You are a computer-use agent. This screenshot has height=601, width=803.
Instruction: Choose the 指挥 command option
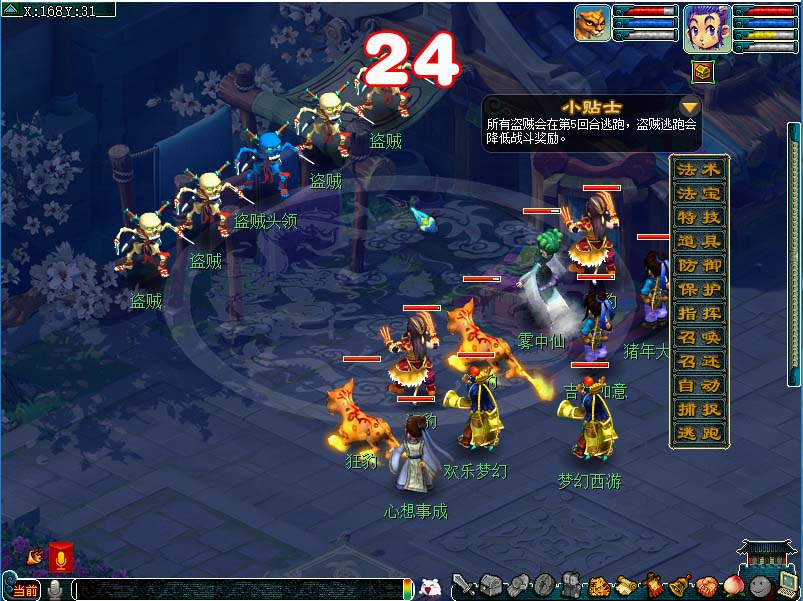(699, 313)
